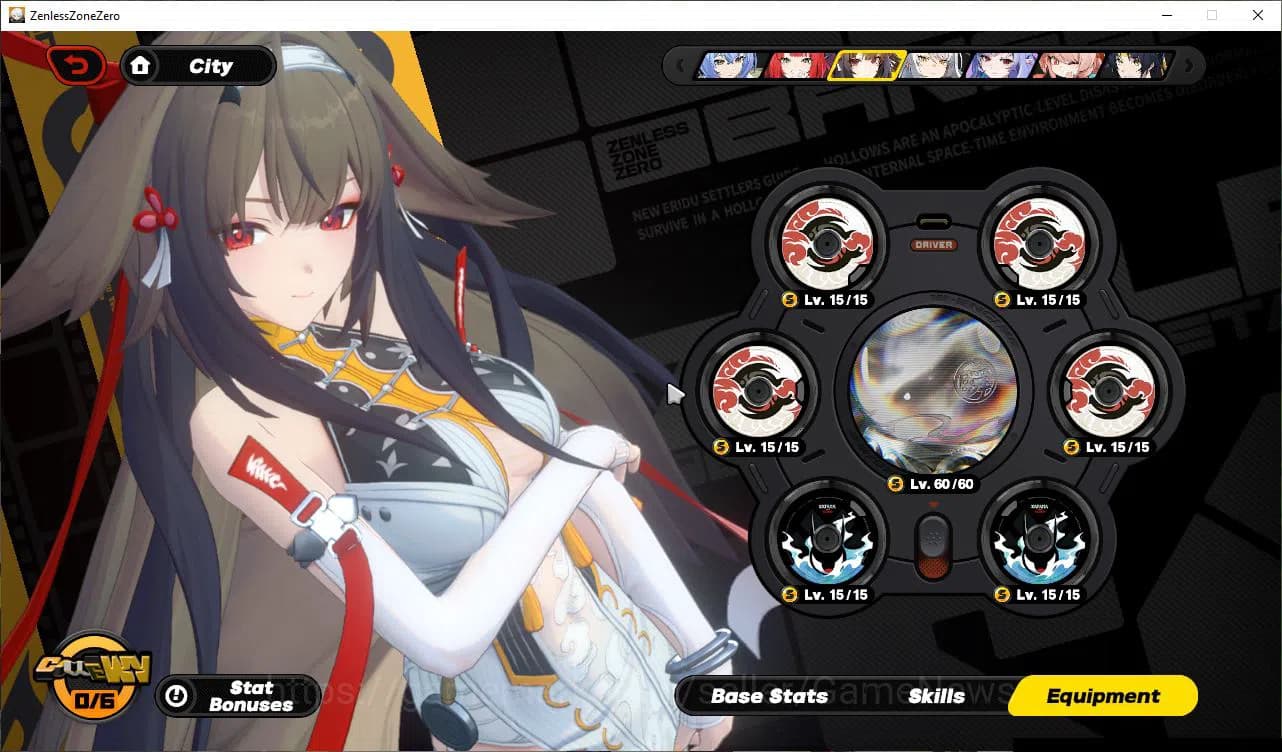Image resolution: width=1282 pixels, height=752 pixels.
Task: Select the bottom-left blue Drive Disc
Action: 827,538
